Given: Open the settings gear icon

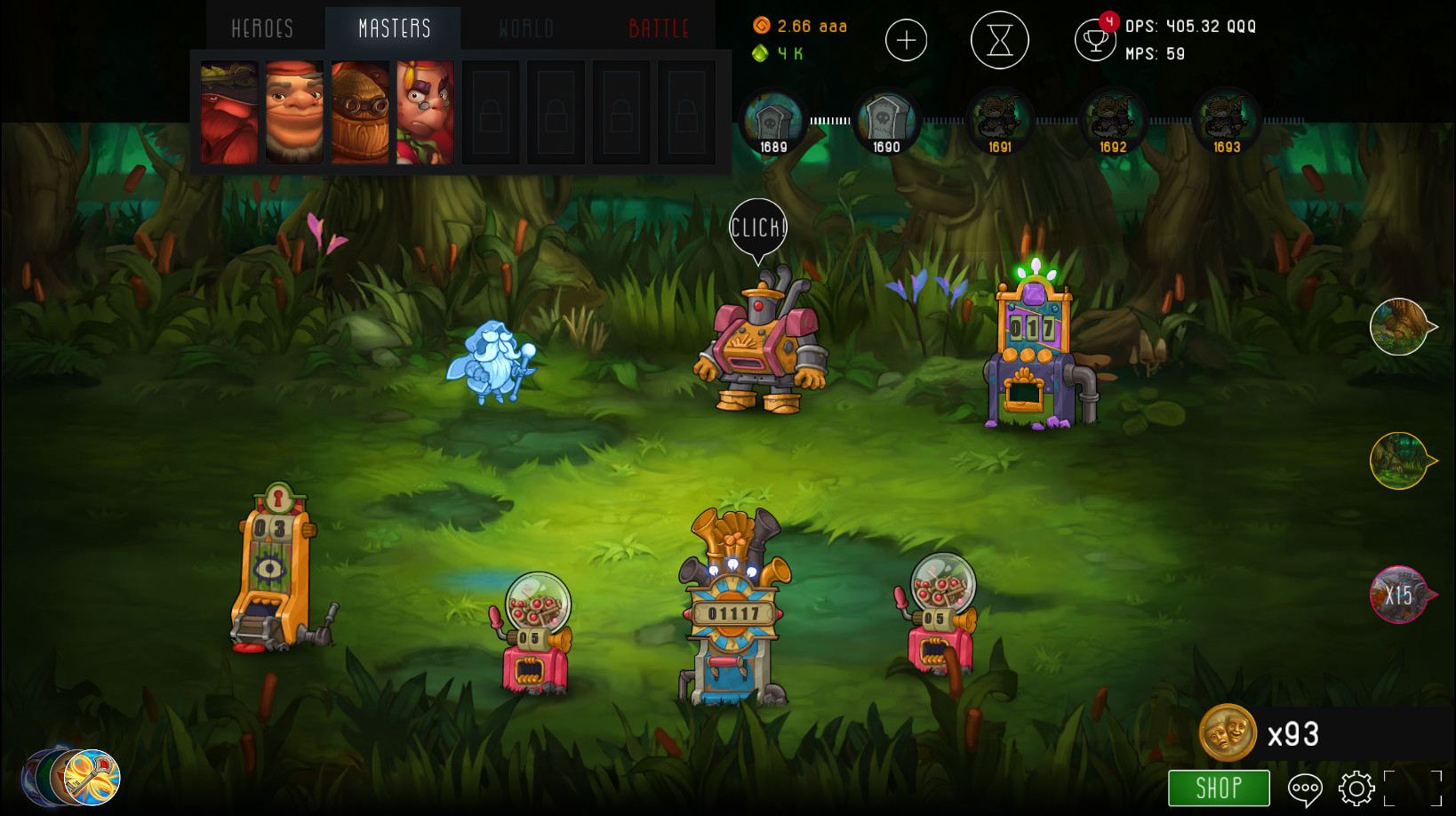Looking at the screenshot, I should point(1356,788).
